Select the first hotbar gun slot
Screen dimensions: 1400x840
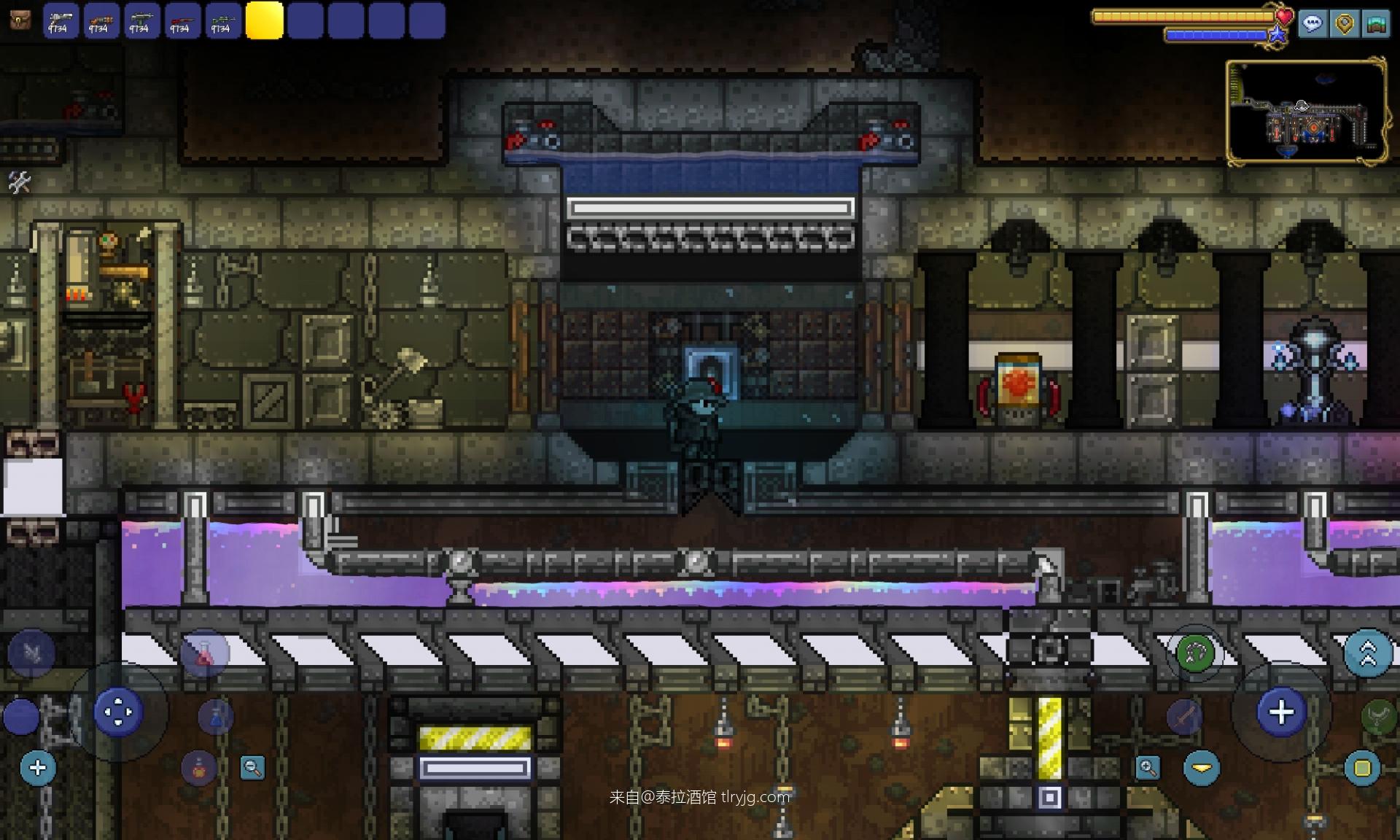tap(60, 20)
